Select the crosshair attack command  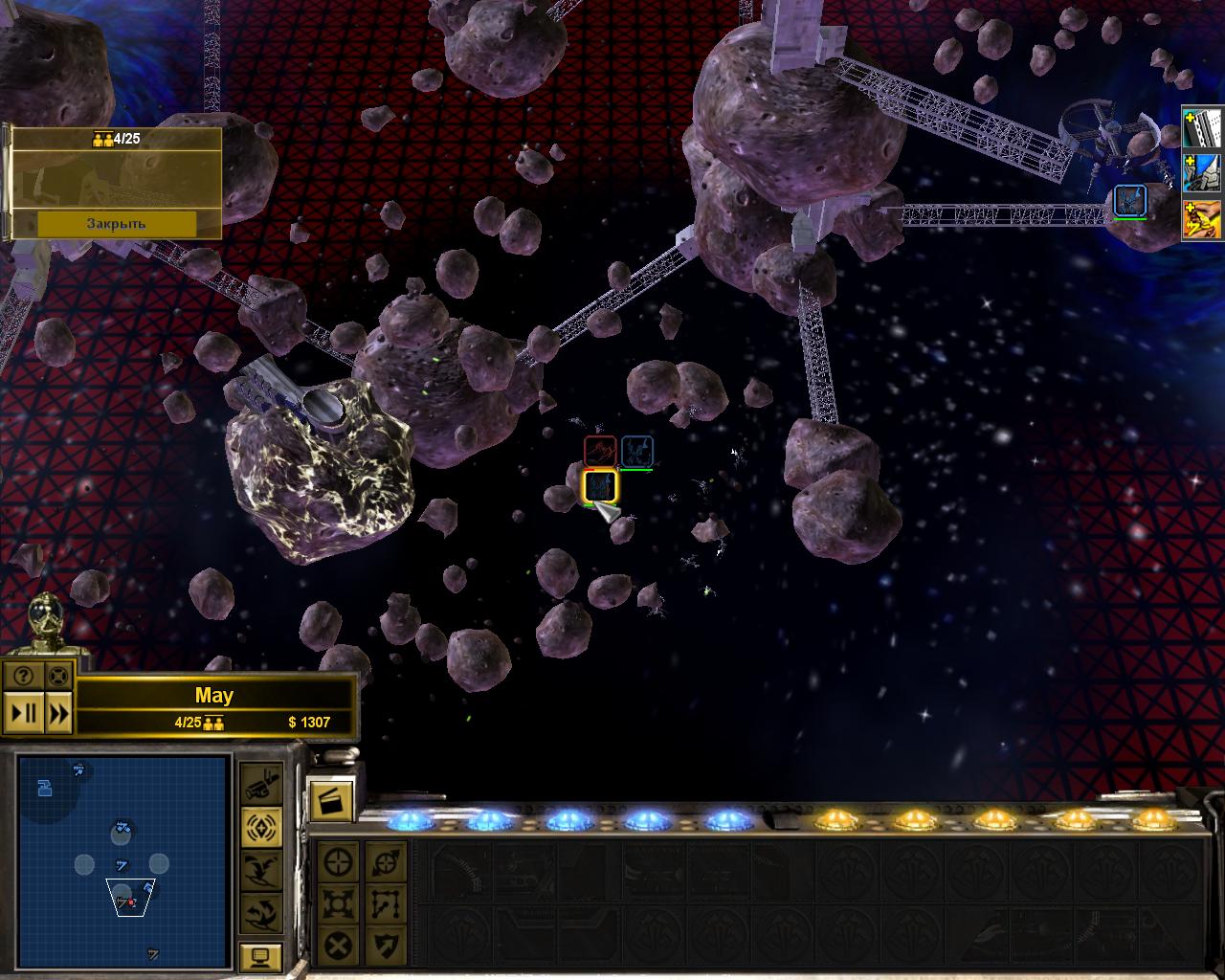[x=338, y=862]
